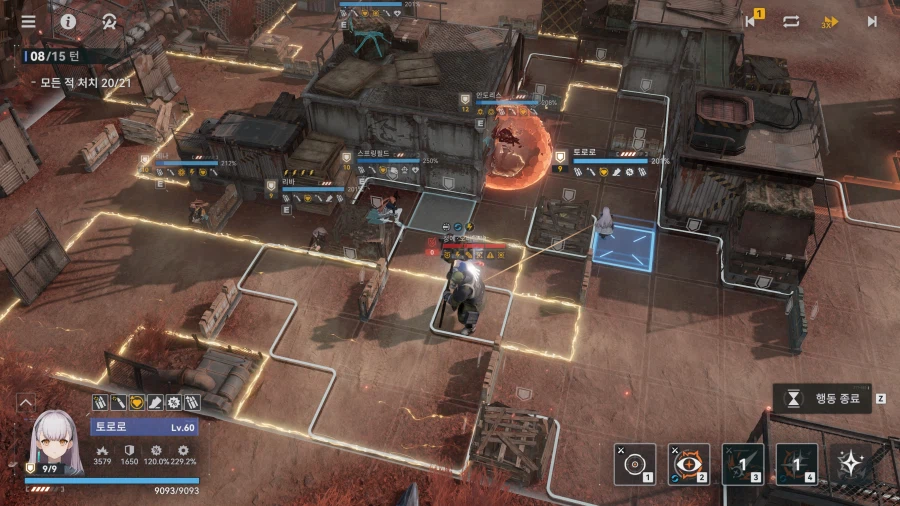
Task: Toggle the auto-loop battle button
Action: [791, 21]
